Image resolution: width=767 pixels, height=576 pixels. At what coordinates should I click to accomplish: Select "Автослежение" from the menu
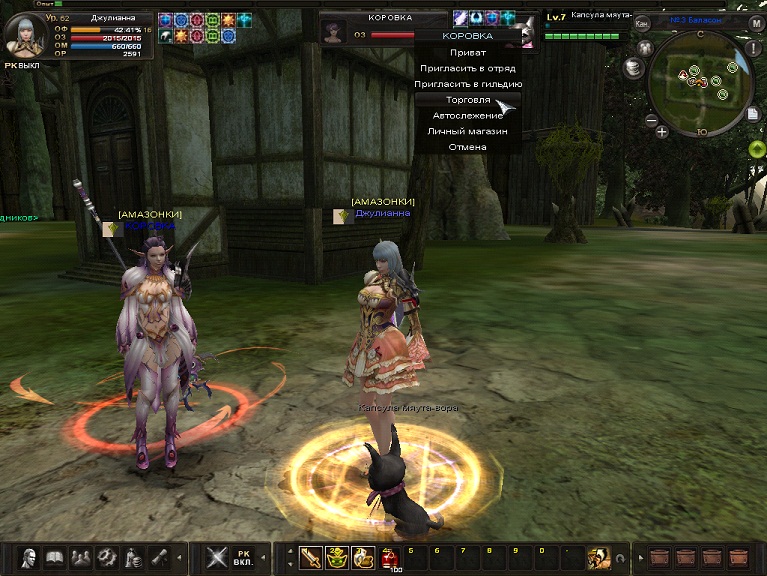pos(467,115)
